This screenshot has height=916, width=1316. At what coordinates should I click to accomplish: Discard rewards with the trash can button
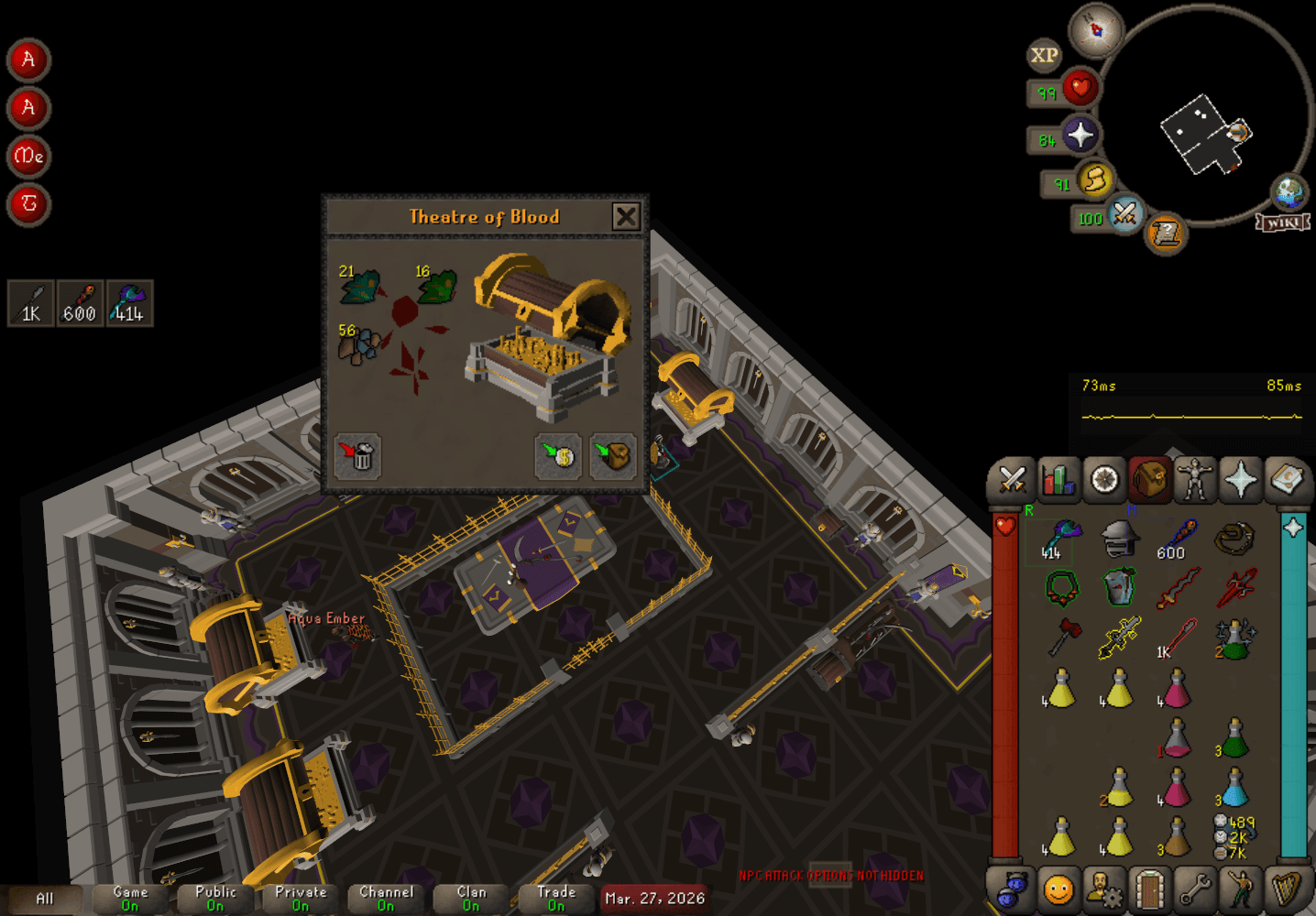[x=357, y=455]
